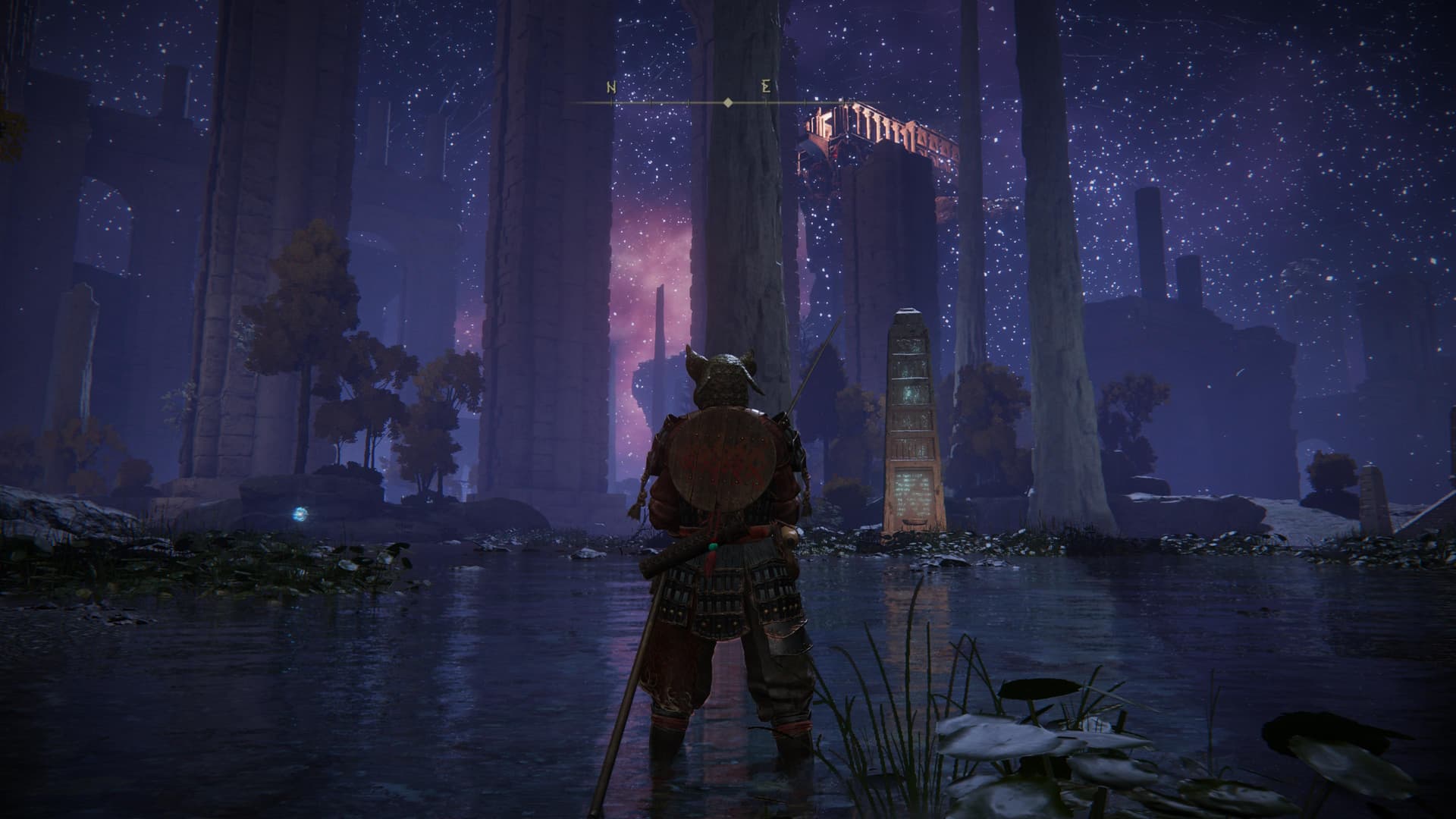Image resolution: width=1456 pixels, height=819 pixels.
Task: Select the East marker on the compass
Action: coord(767,88)
